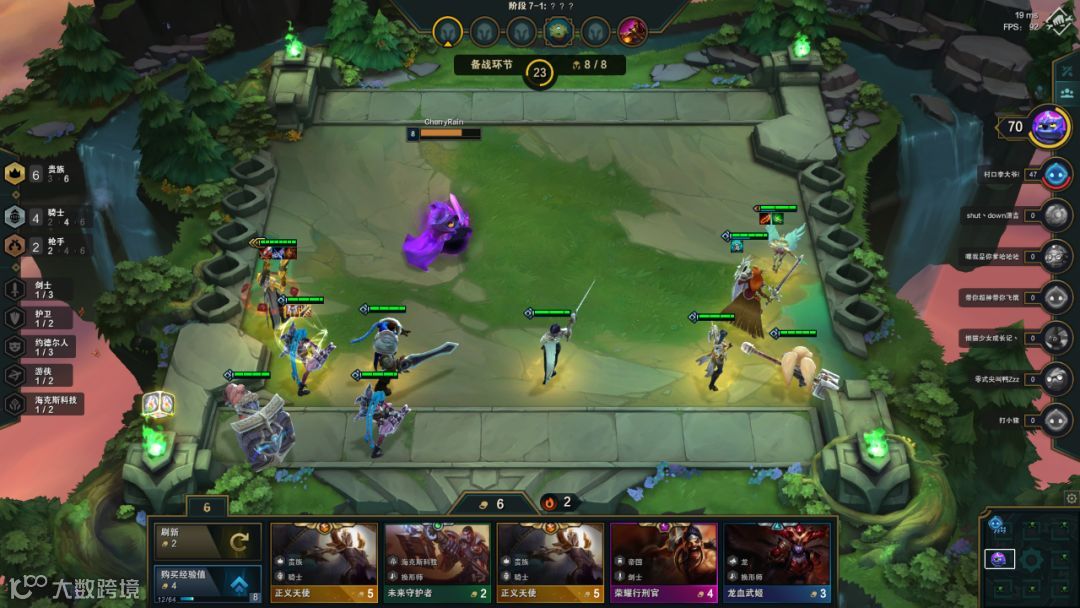
Task: Click your own avatar showing 70 health
Action: coord(1049,126)
